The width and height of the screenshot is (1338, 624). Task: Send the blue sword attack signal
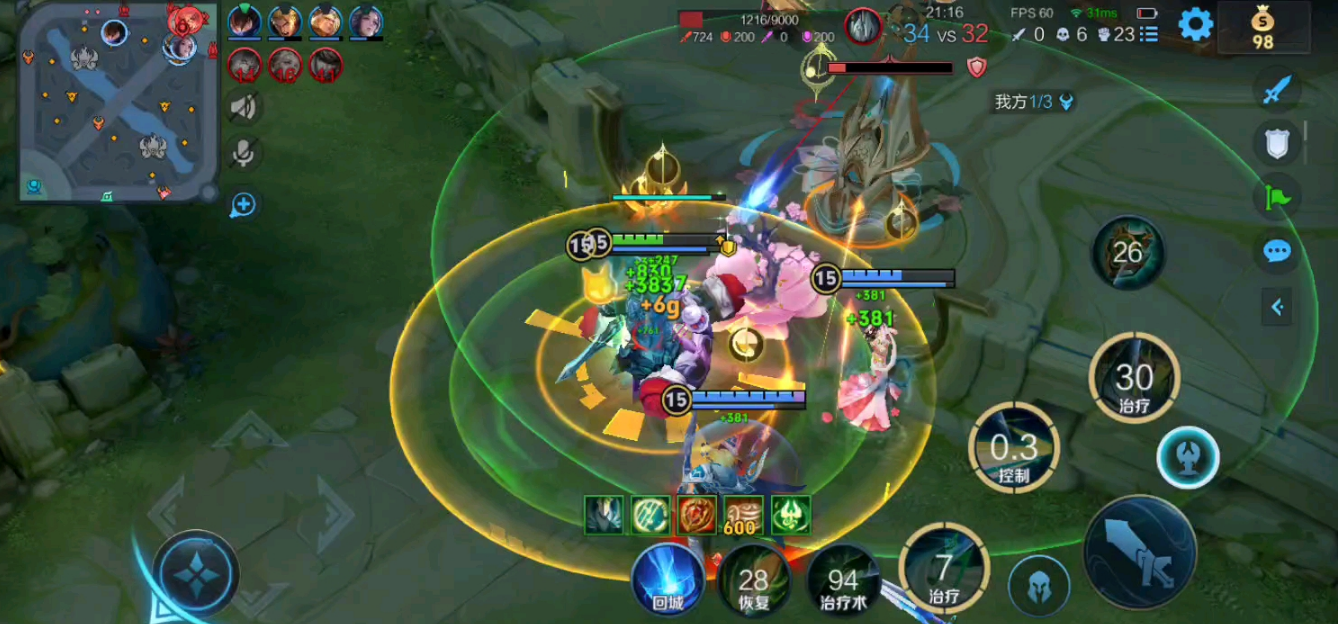1277,92
